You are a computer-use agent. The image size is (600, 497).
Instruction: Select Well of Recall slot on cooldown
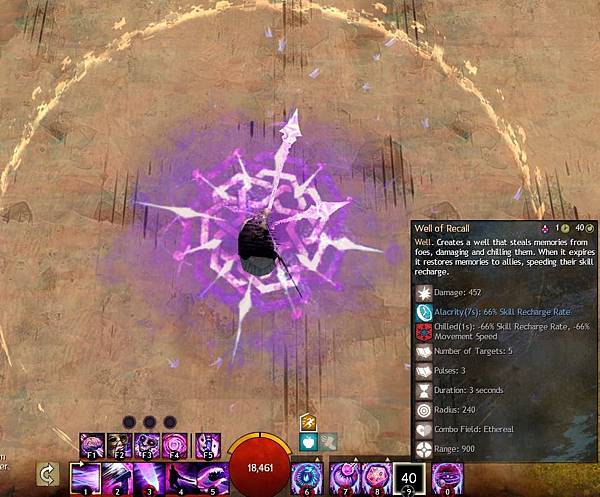(408, 478)
